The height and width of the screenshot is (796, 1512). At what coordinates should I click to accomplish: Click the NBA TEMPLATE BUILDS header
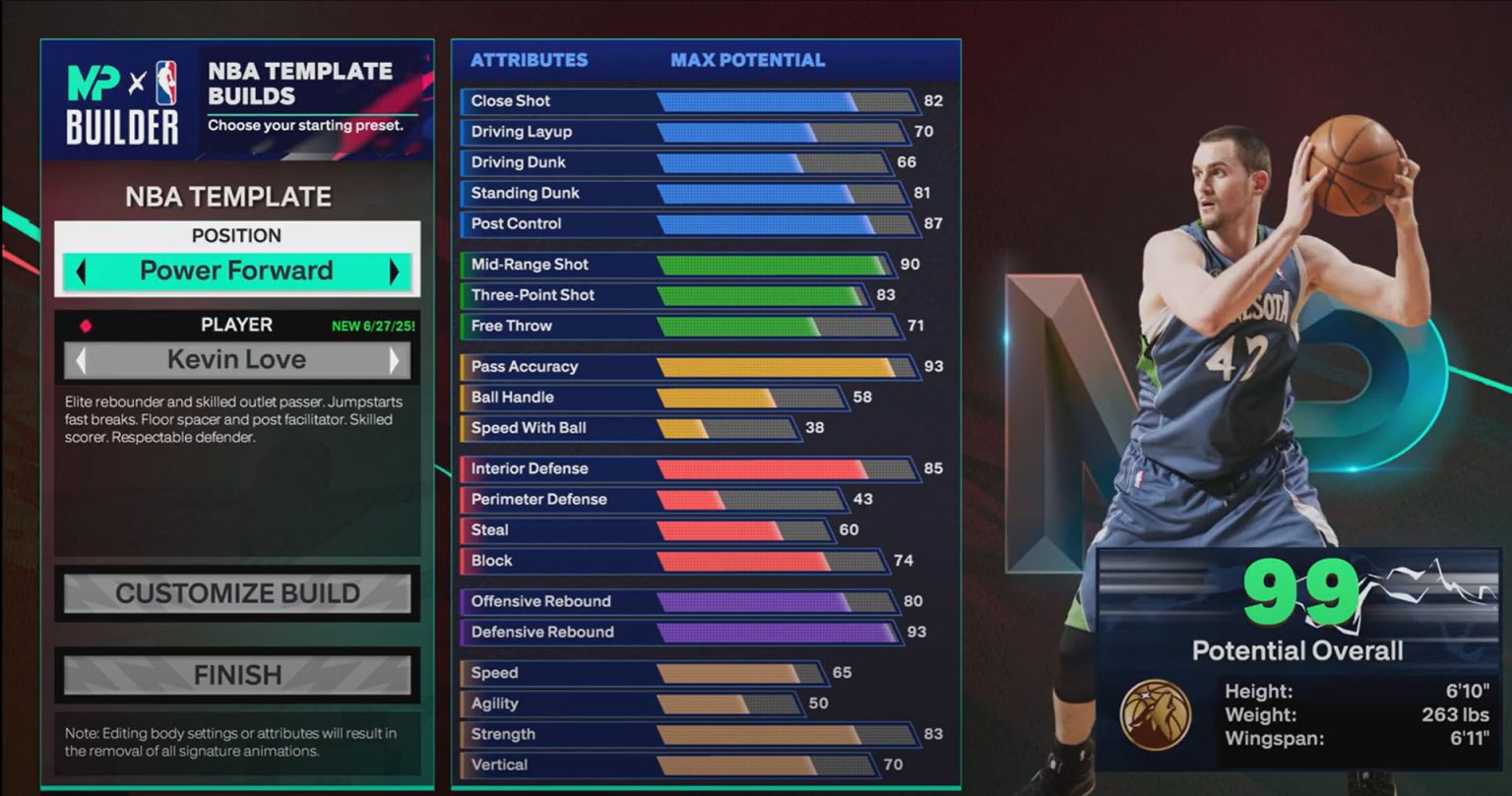pos(302,79)
